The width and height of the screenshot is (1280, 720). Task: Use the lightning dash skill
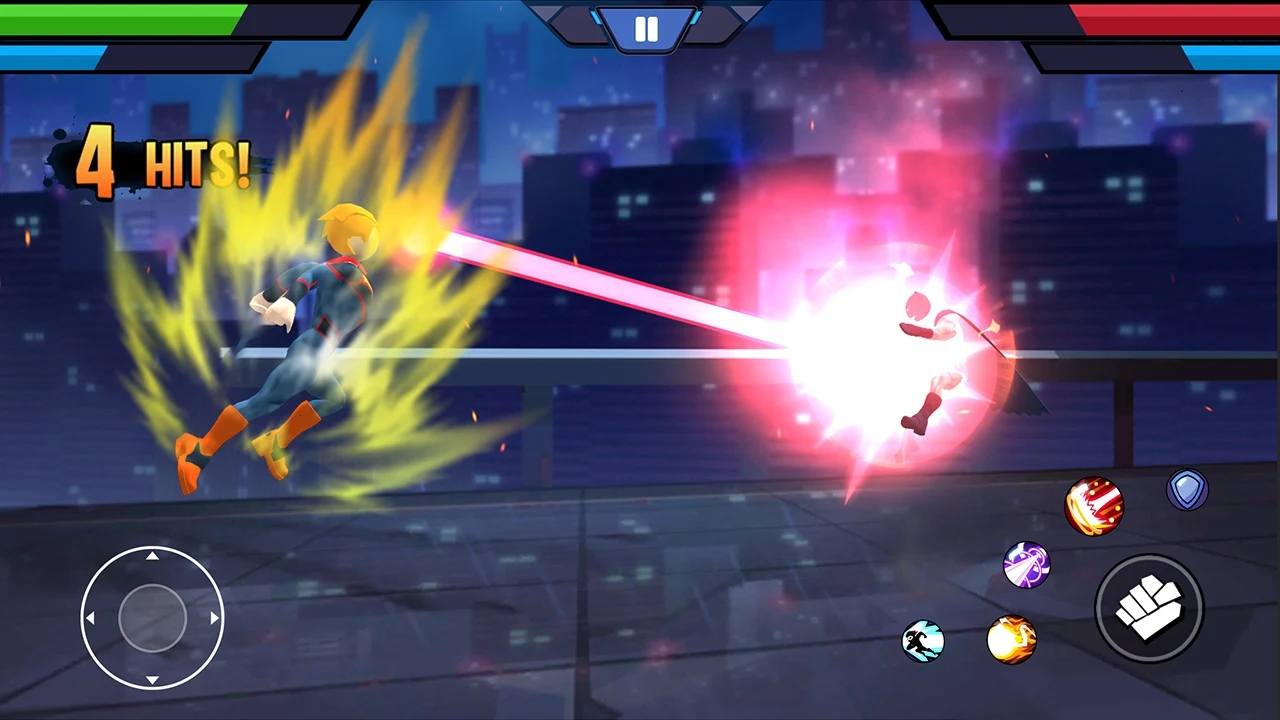[924, 643]
